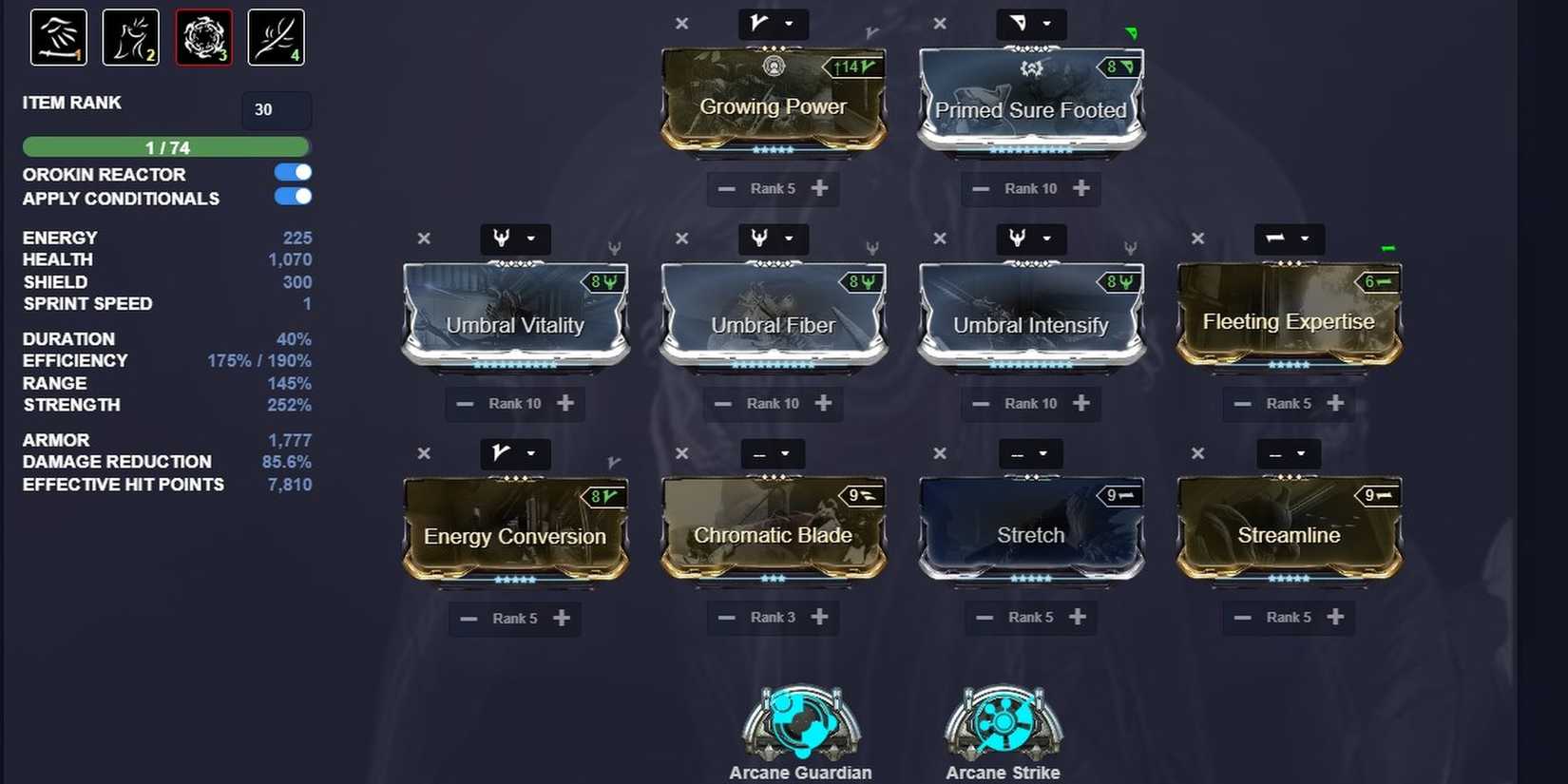Screen dimensions: 1568x784
Task: Click the drain badge on Umbral Intensify
Action: [1119, 281]
